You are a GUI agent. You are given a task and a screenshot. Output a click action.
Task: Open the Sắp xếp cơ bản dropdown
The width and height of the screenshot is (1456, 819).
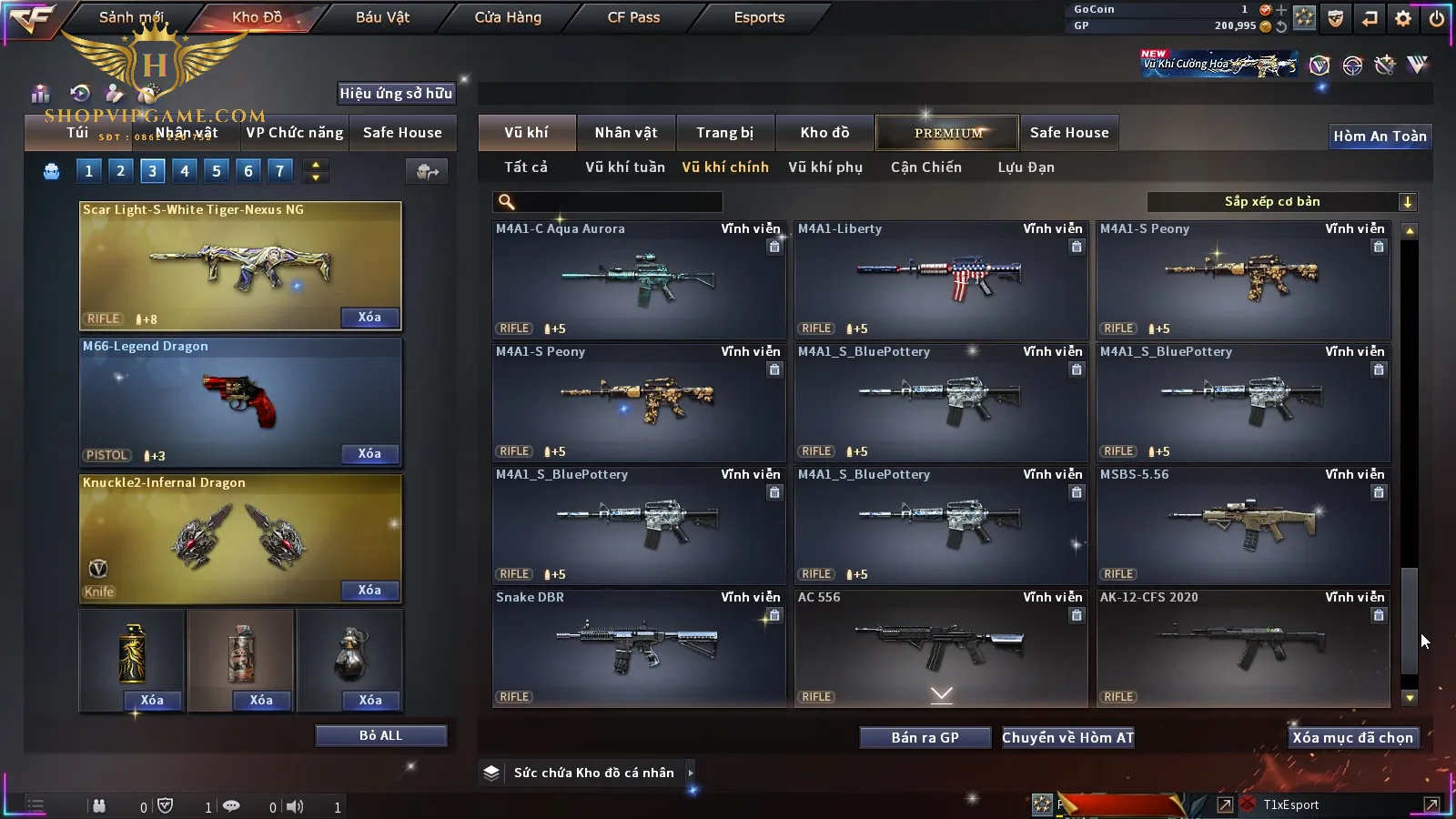[1281, 202]
